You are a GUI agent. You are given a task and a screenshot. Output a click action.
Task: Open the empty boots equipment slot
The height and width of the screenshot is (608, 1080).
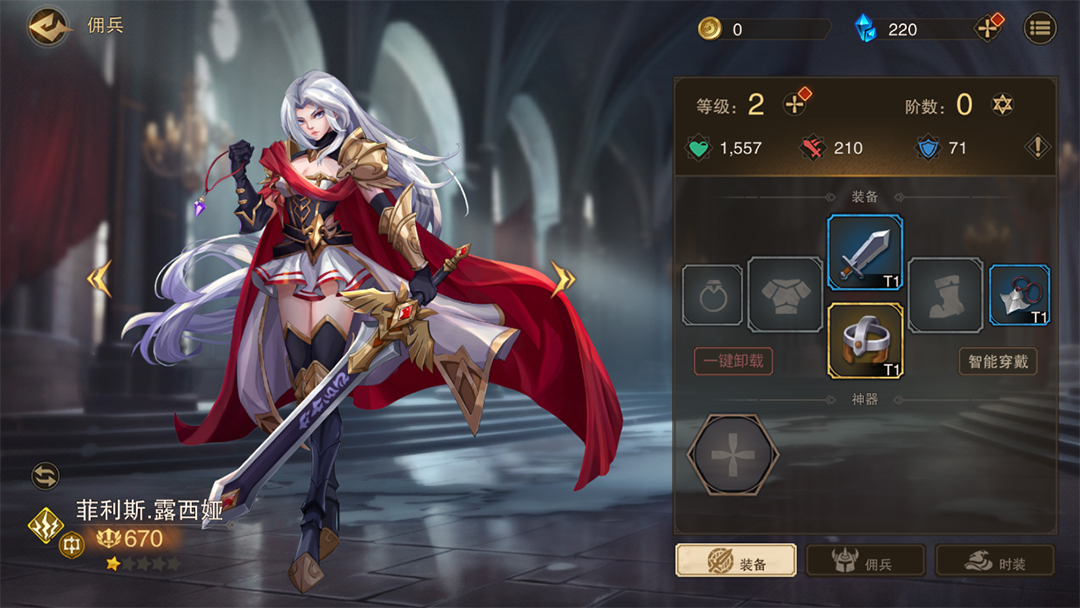tap(945, 295)
